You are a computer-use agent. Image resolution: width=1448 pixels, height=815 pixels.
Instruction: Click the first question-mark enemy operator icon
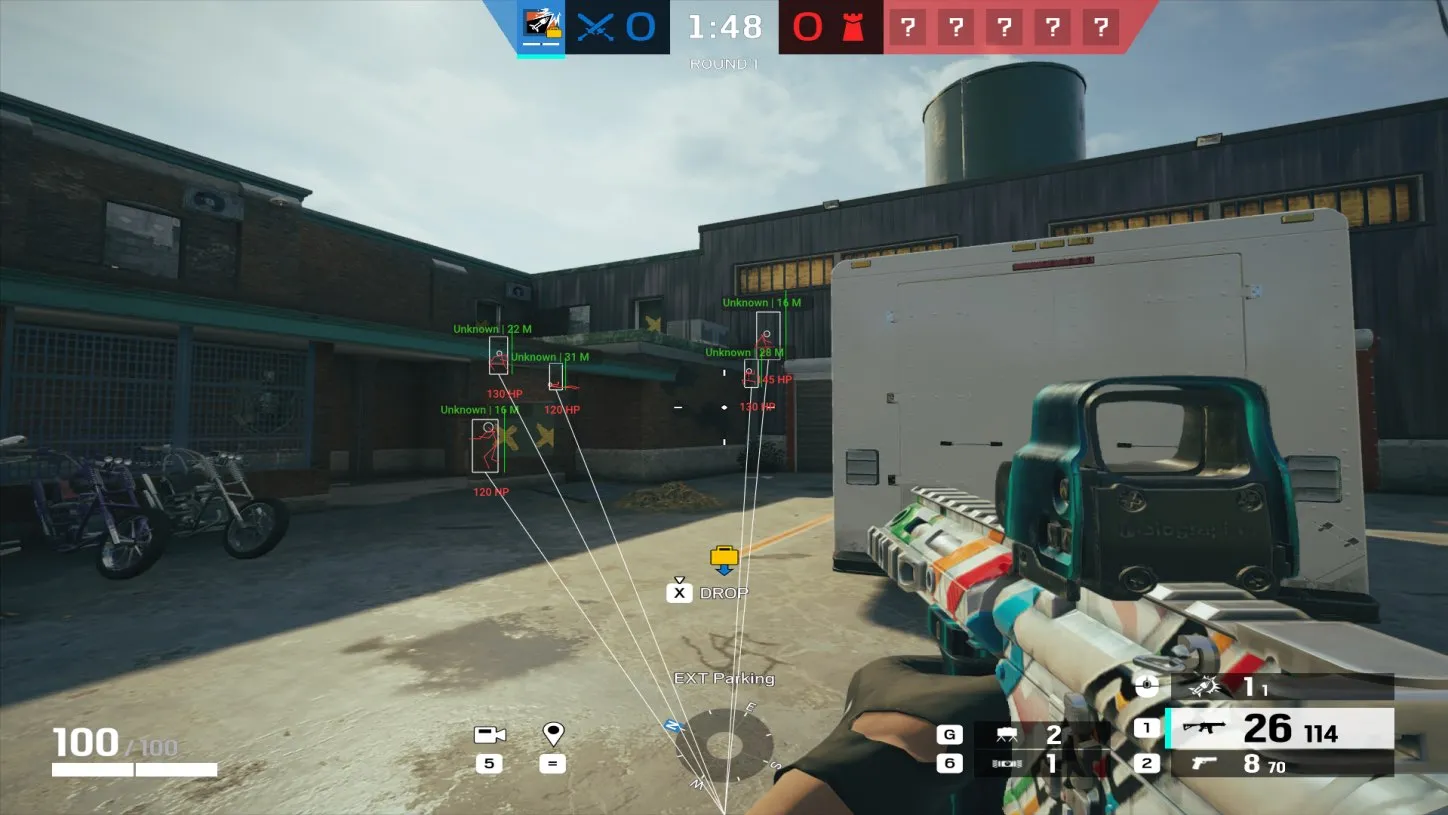coord(908,27)
